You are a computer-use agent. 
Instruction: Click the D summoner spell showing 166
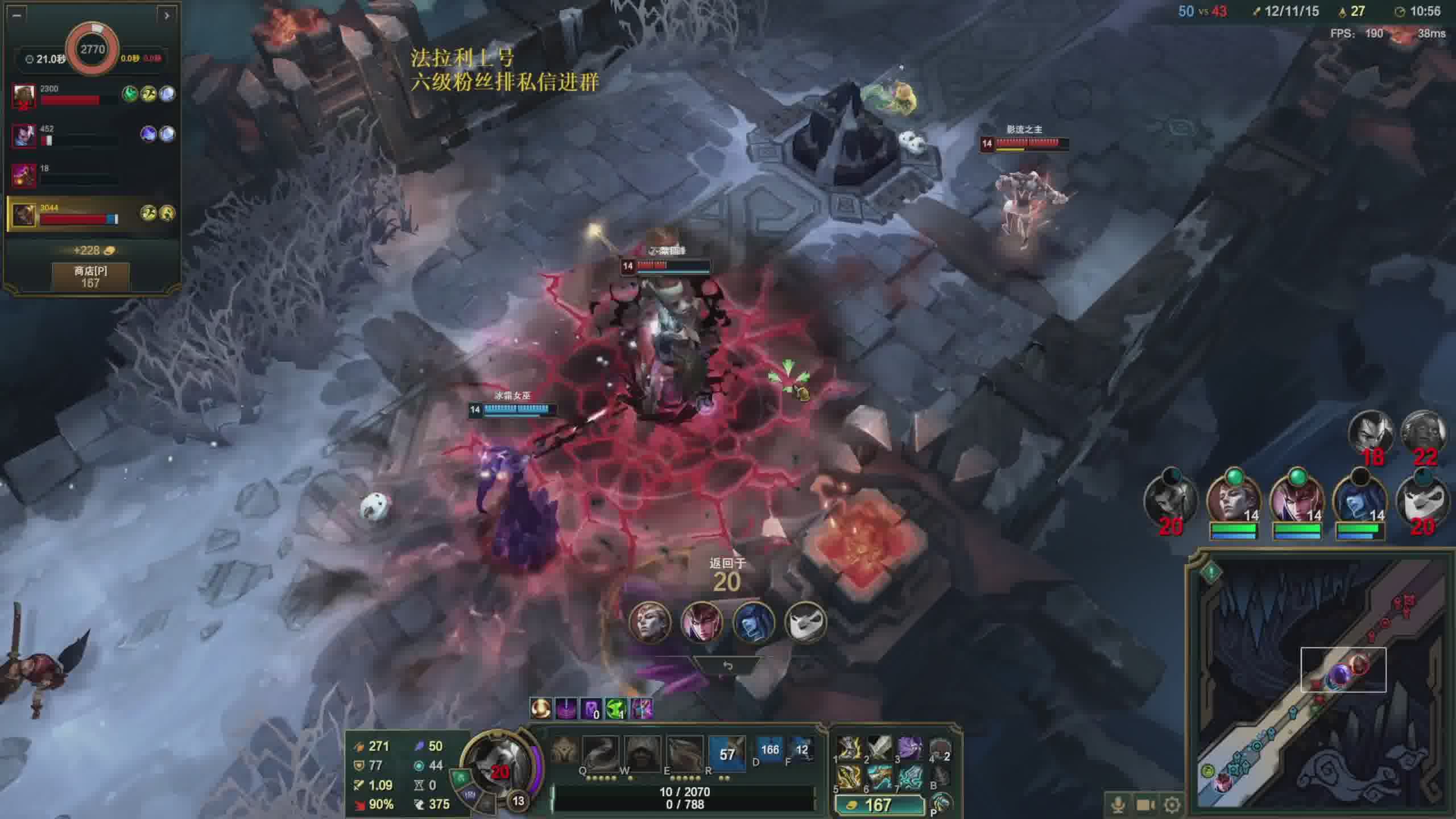(770, 750)
